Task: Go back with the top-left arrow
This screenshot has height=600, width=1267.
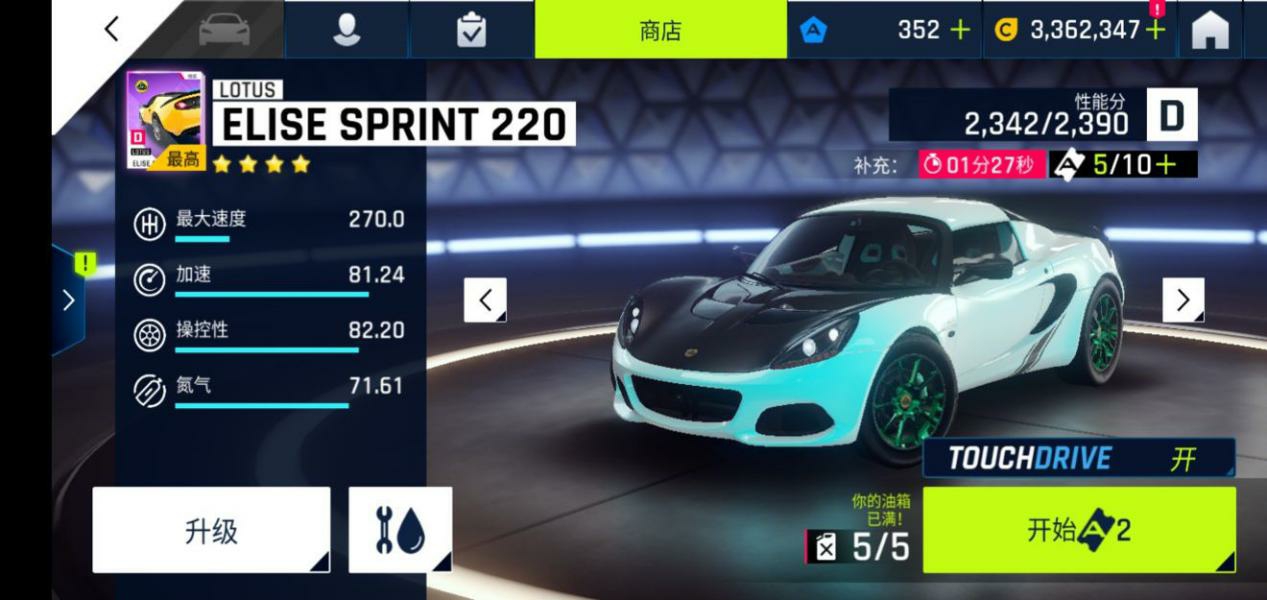Action: (x=112, y=29)
